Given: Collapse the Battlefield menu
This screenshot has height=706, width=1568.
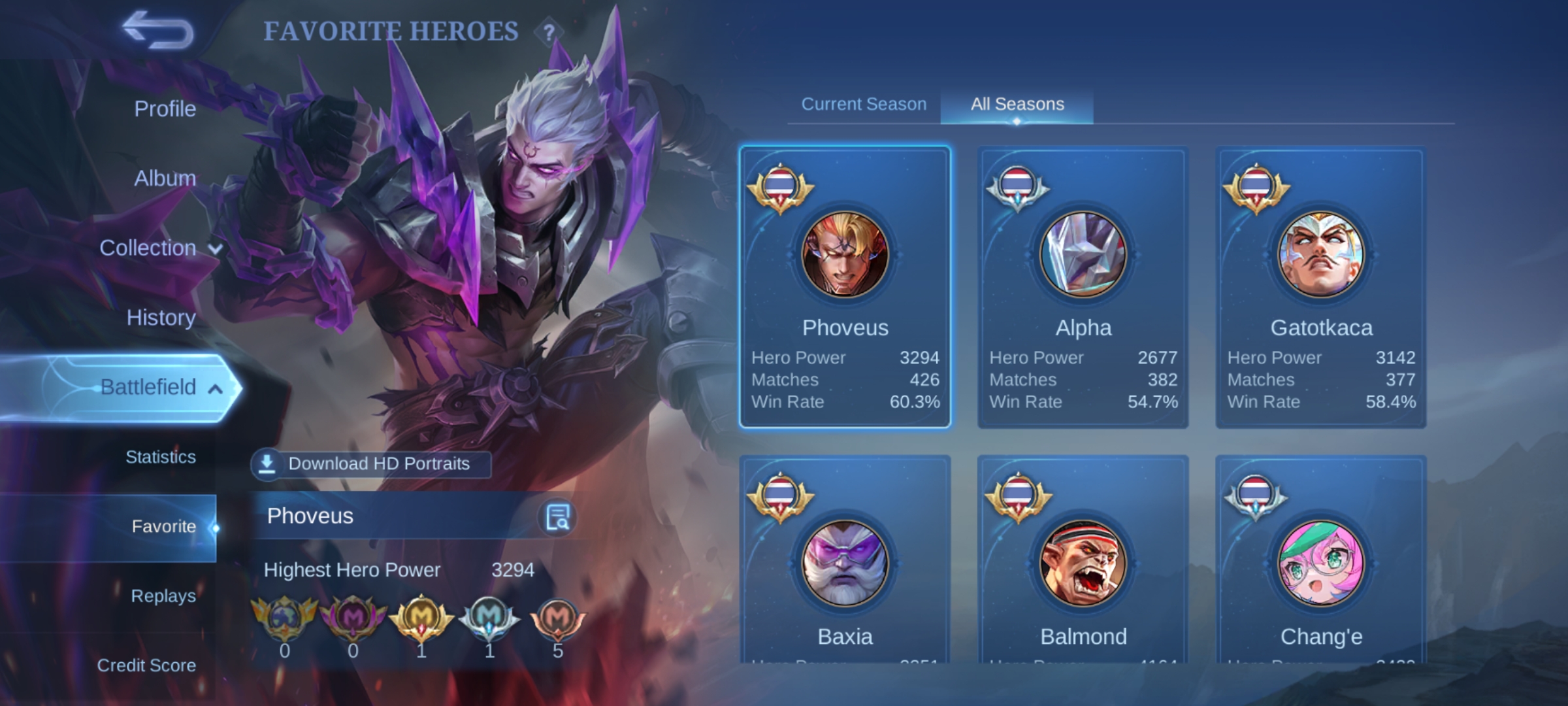Looking at the screenshot, I should click(160, 387).
